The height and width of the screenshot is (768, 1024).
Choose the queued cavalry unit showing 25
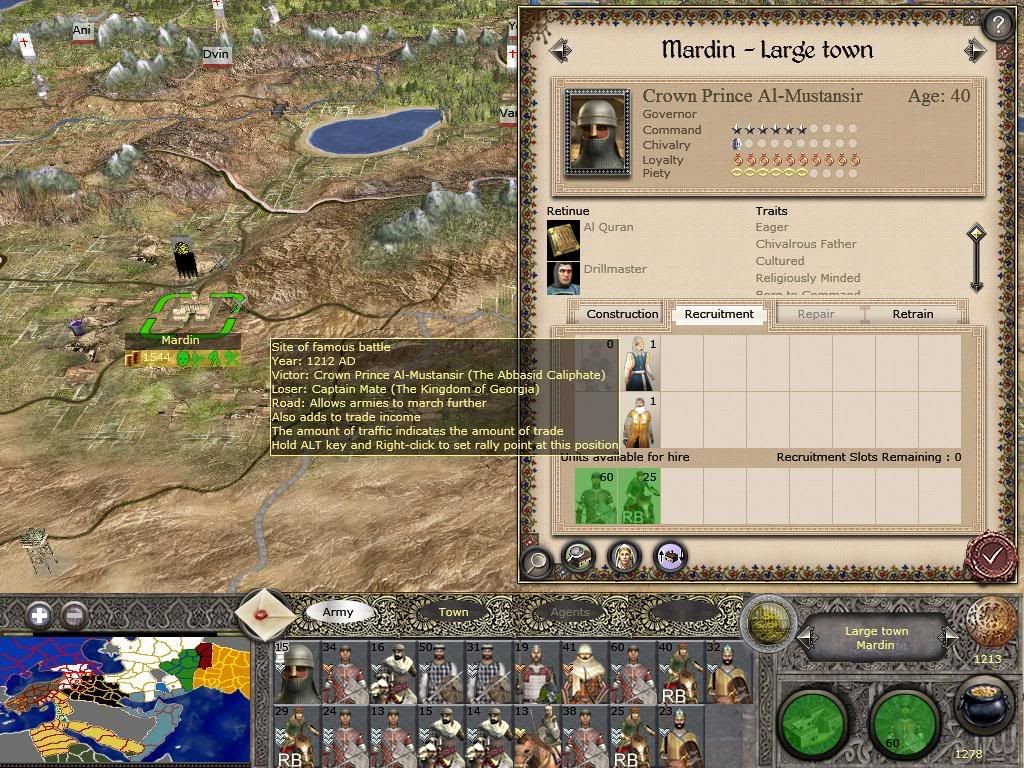pos(639,496)
